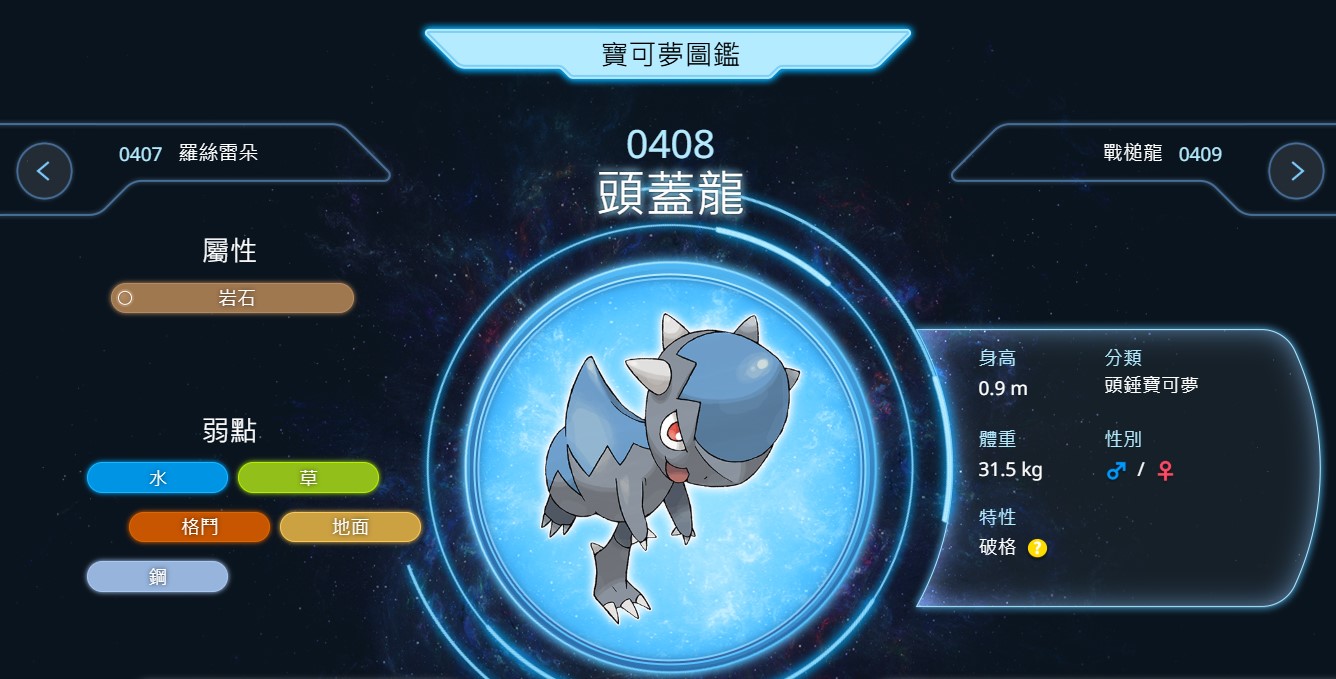The height and width of the screenshot is (679, 1336).
Task: Choose the 水 weakness badge
Action: (158, 478)
